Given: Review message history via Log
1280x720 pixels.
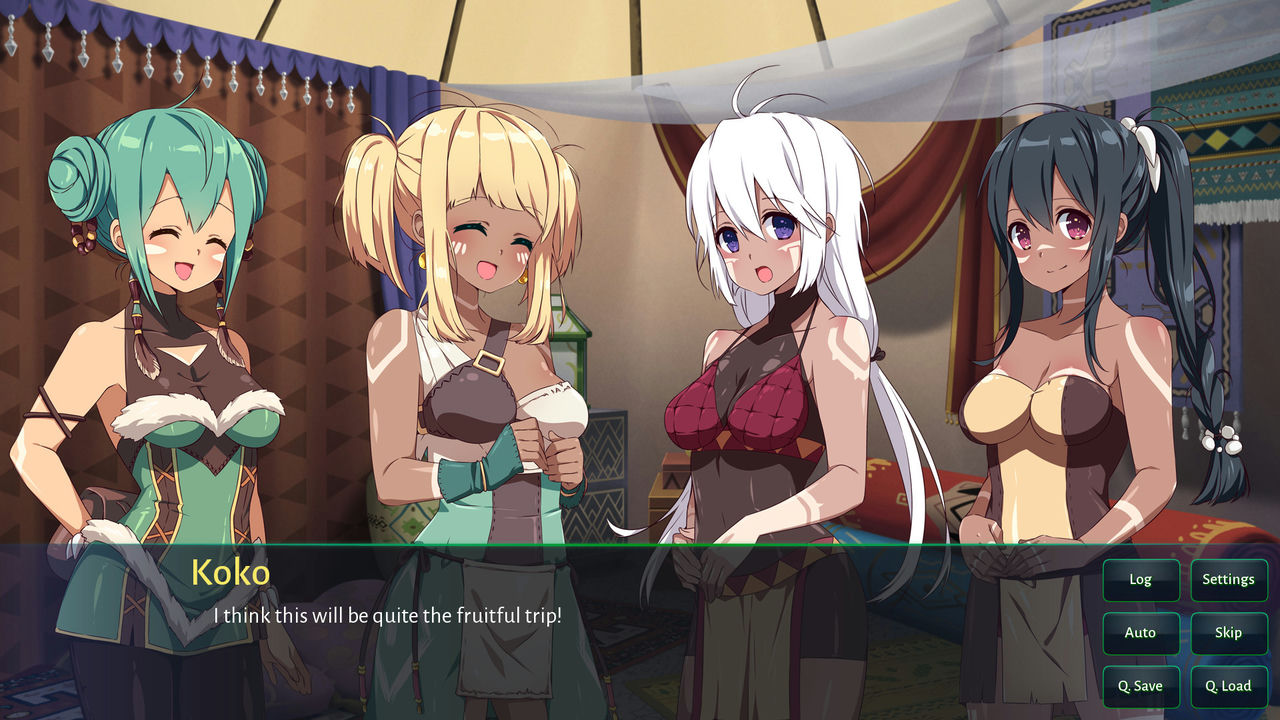Looking at the screenshot, I should click(1140, 579).
